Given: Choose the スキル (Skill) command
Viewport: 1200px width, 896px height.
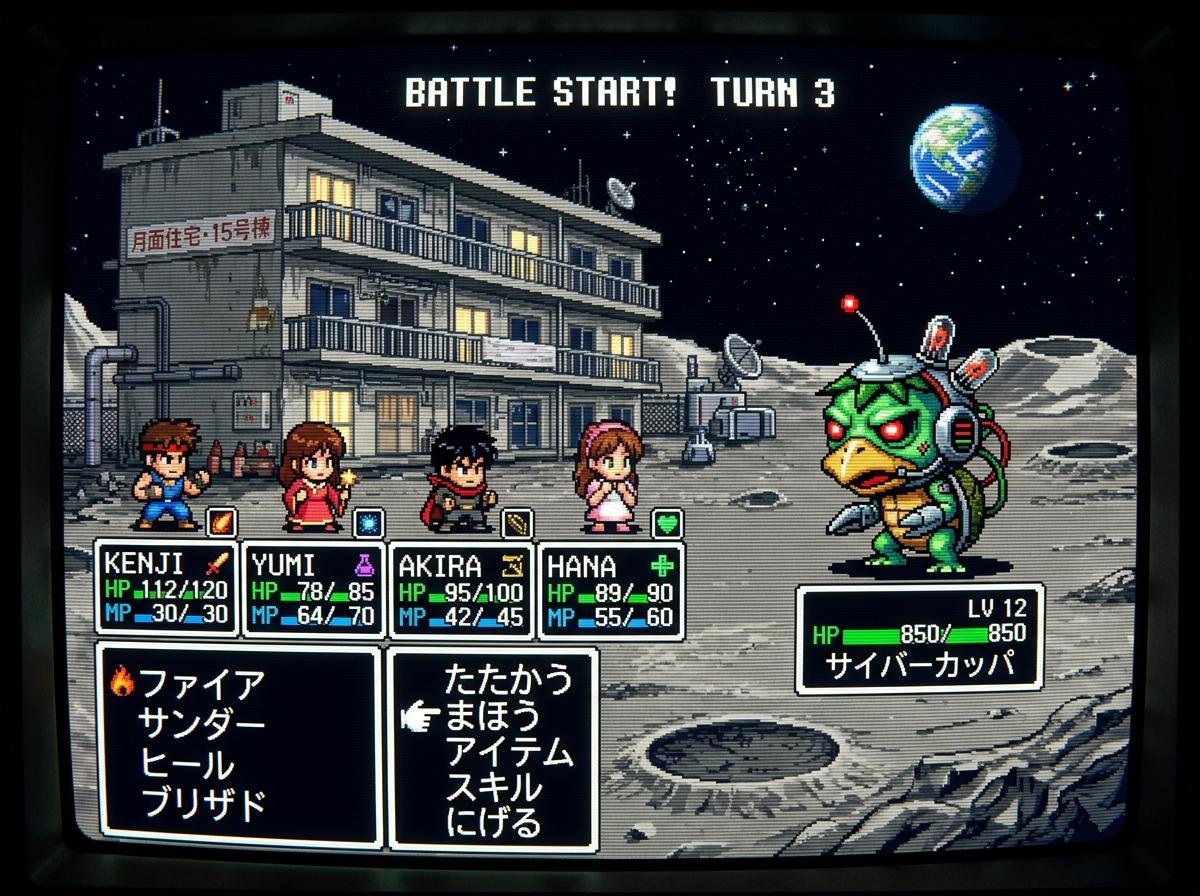Looking at the screenshot, I should point(493,788).
